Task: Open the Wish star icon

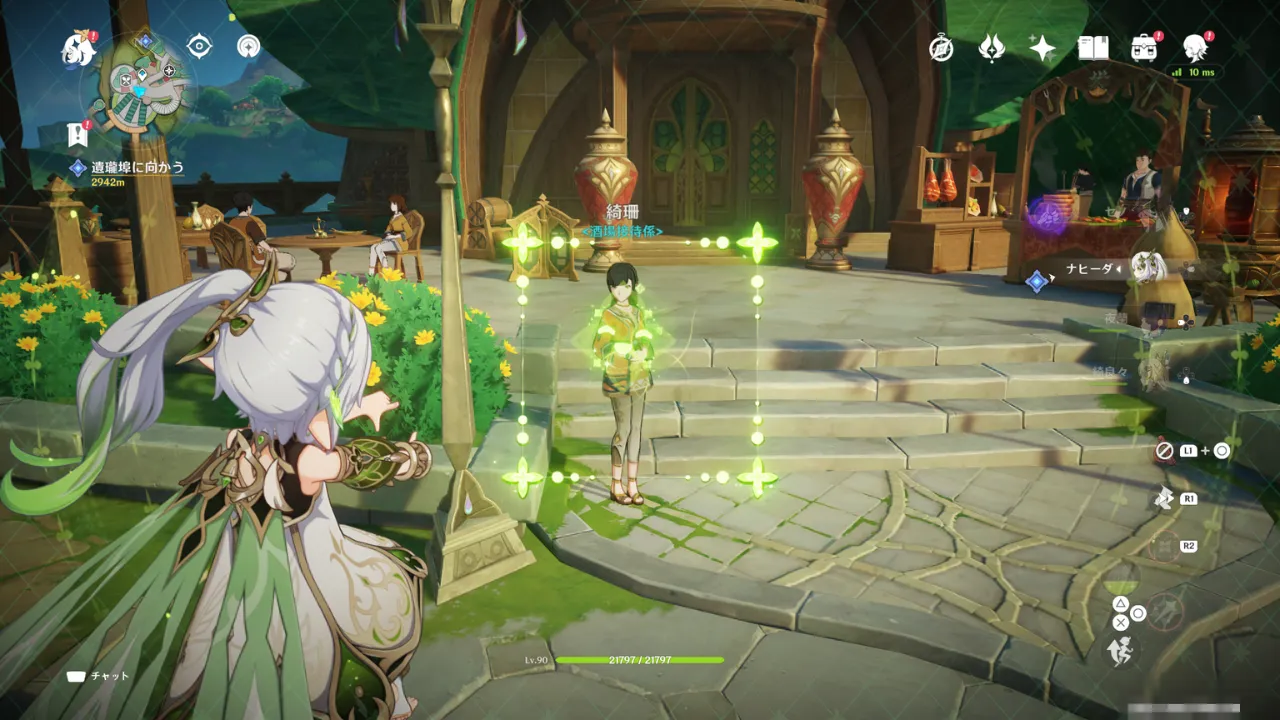Action: (1042, 48)
